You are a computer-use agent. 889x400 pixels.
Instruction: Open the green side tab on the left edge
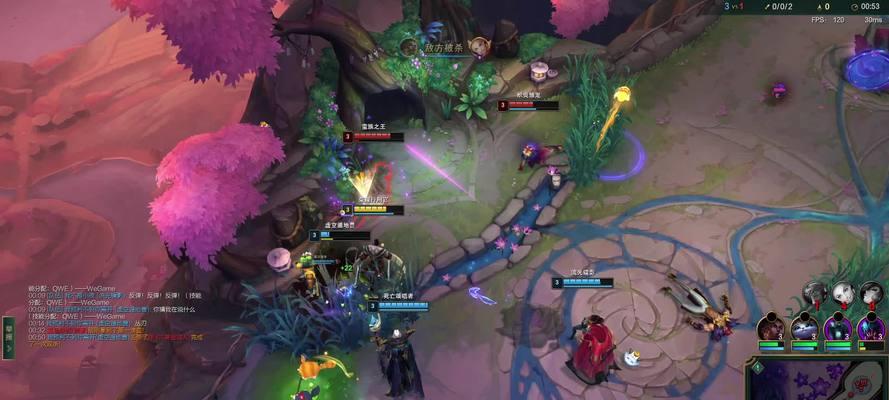8,337
